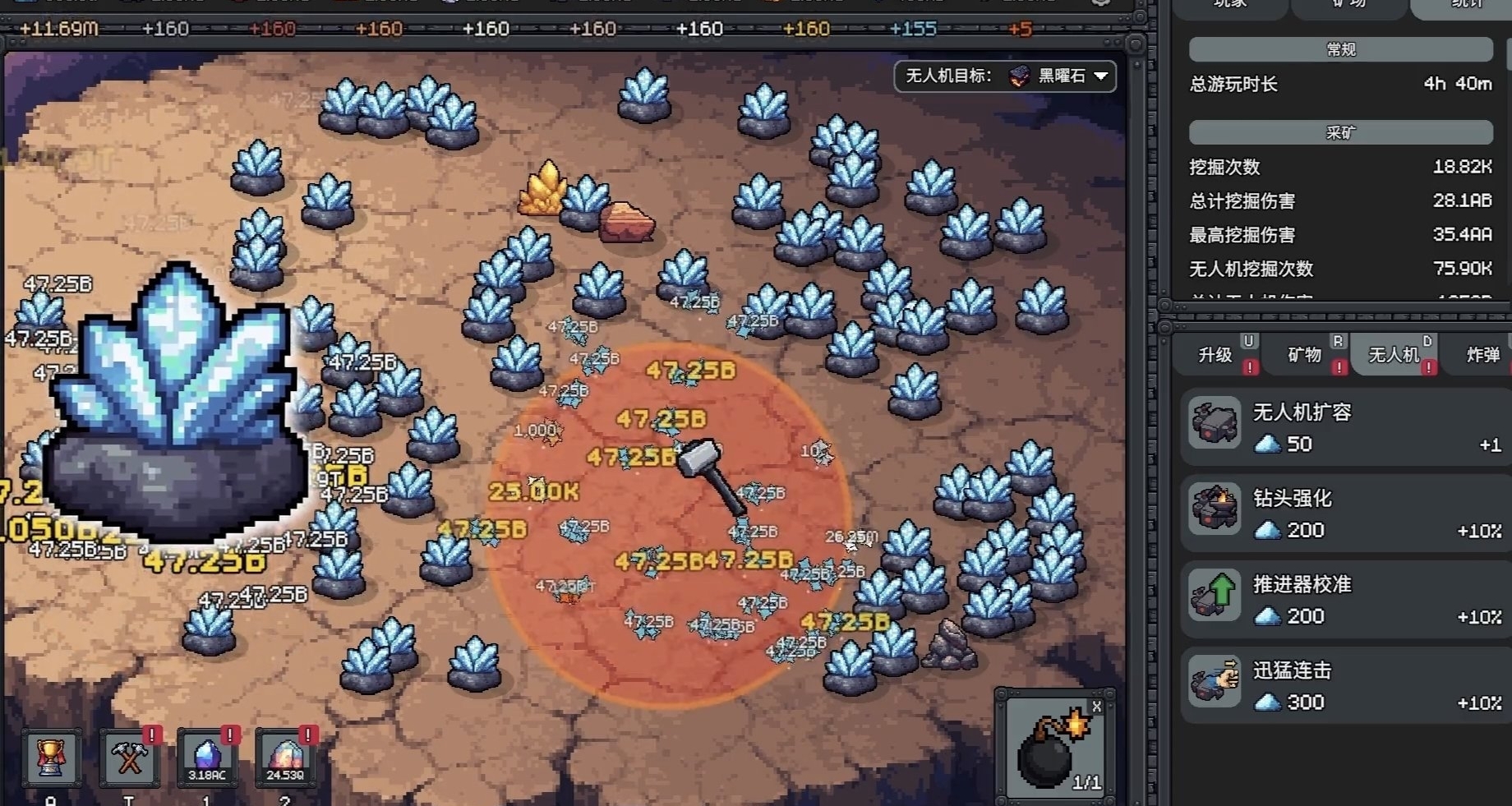
Task: Select the blue-purple gem slot
Action: [x=207, y=758]
